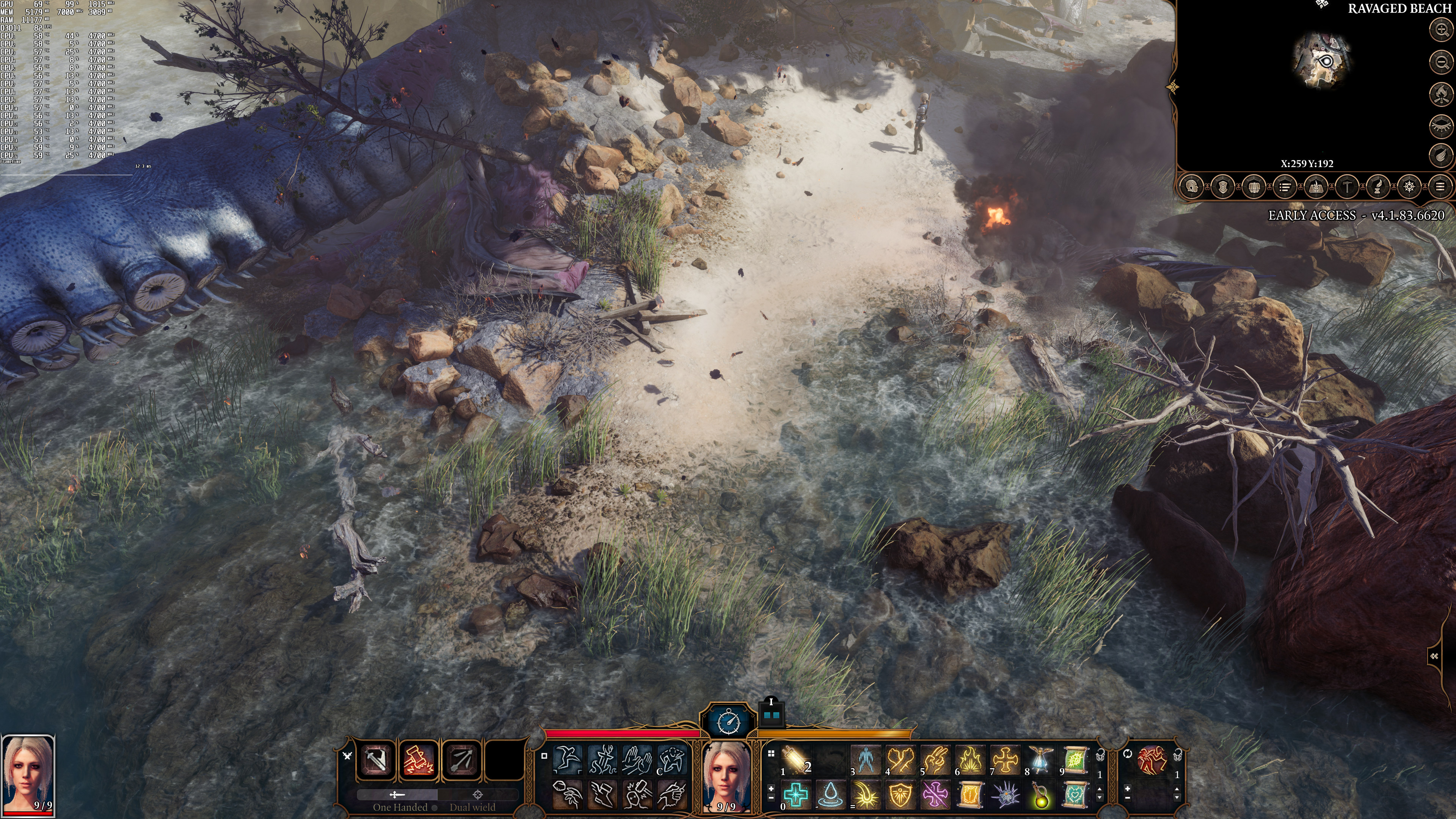Screen dimensions: 1456x819
Task: Use the jump action icon
Action: tap(567, 759)
